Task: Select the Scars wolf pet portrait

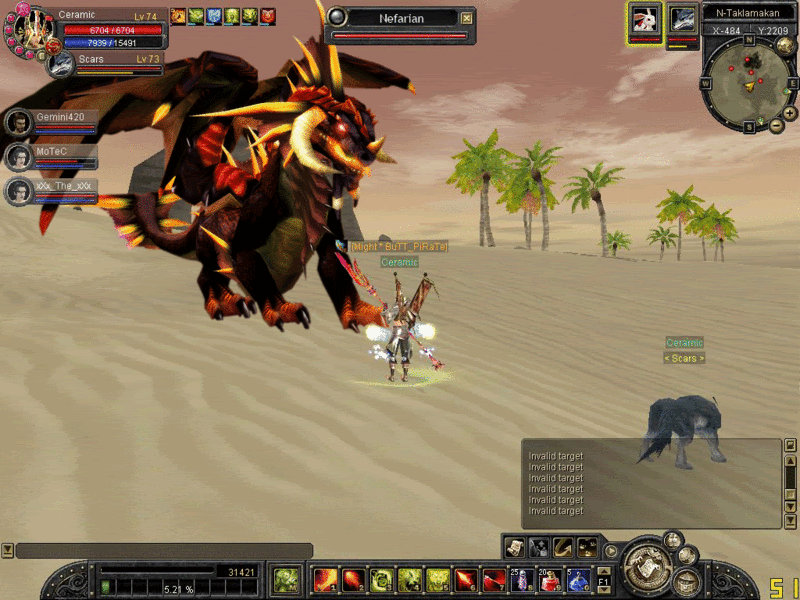Action: coord(61,64)
